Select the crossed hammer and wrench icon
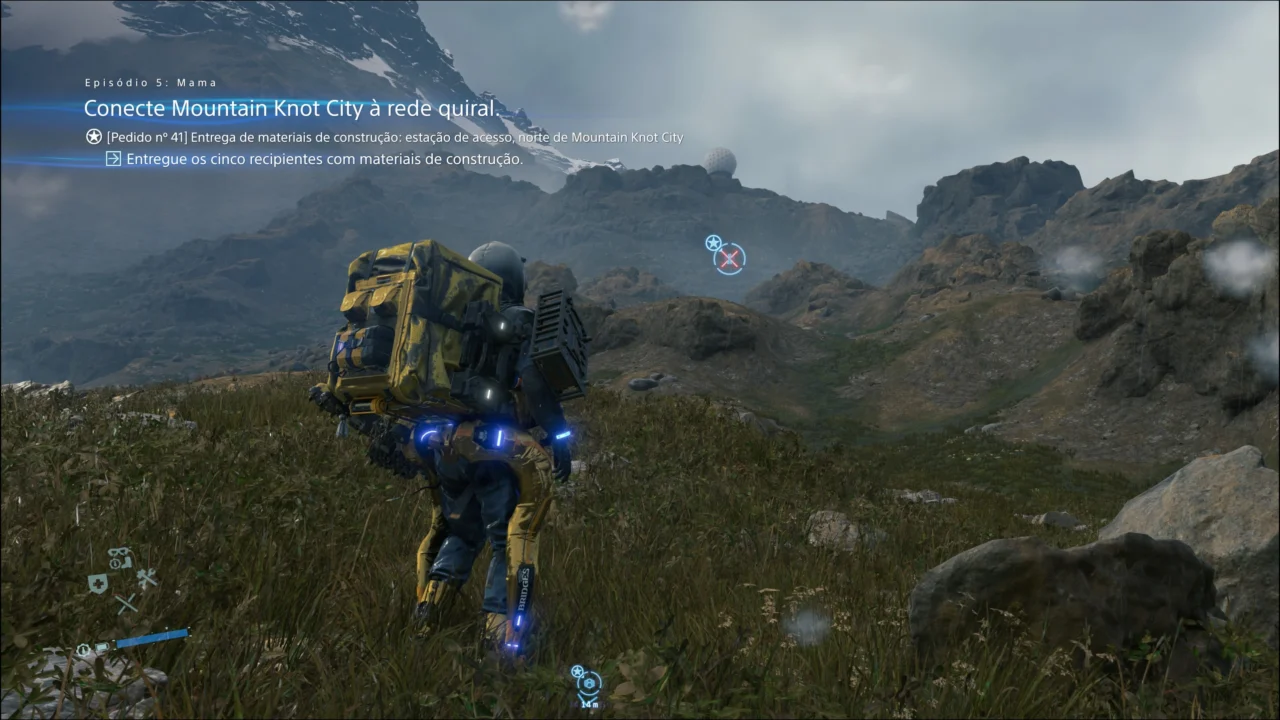Viewport: 1280px width, 720px height. pyautogui.click(x=147, y=578)
